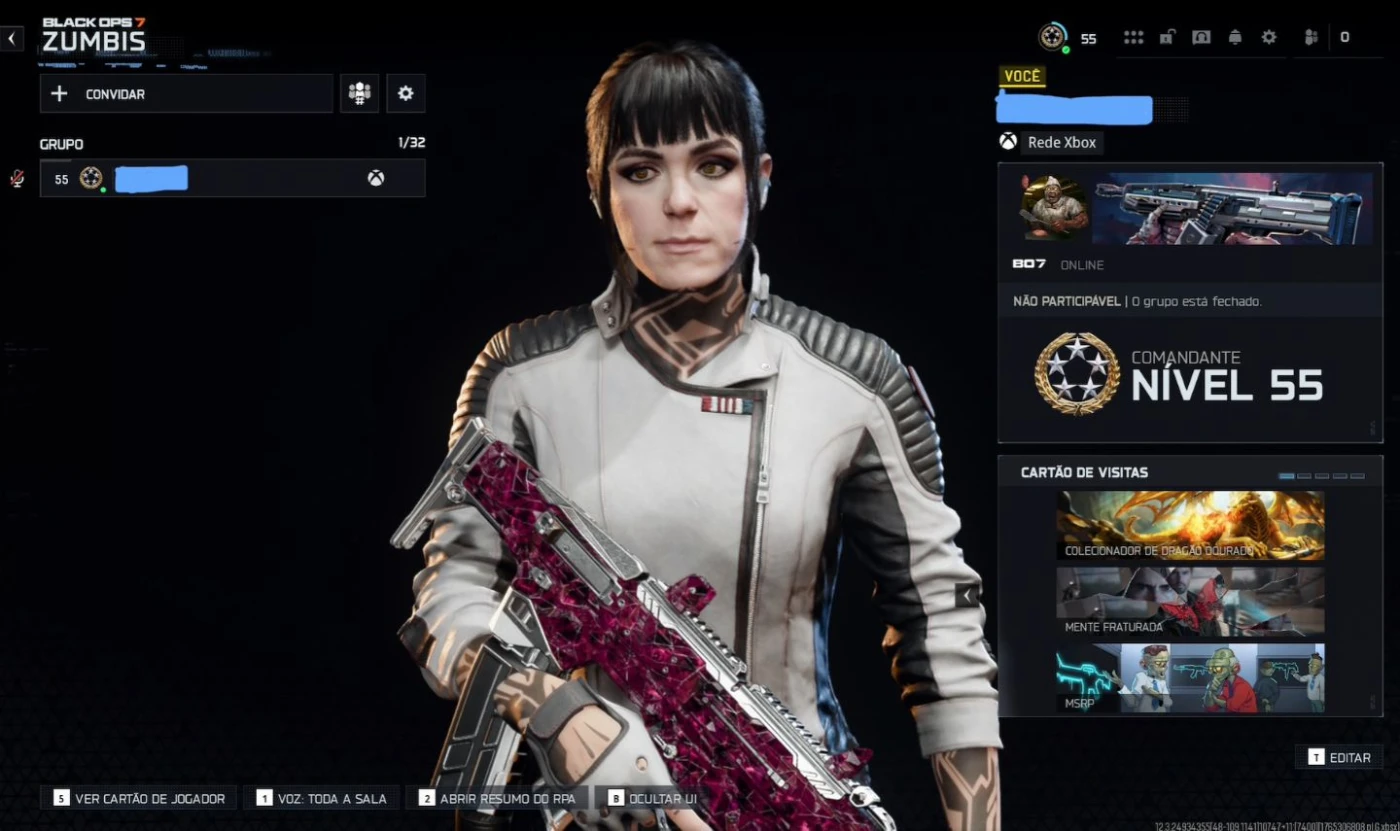Open game settings gear in top bar
The height and width of the screenshot is (831, 1400).
coord(1269,38)
